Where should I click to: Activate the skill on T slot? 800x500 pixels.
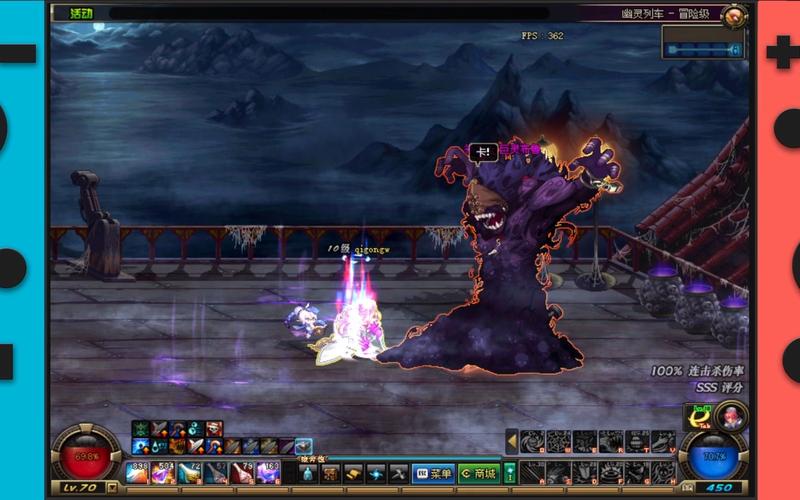pyautogui.click(x=637, y=441)
